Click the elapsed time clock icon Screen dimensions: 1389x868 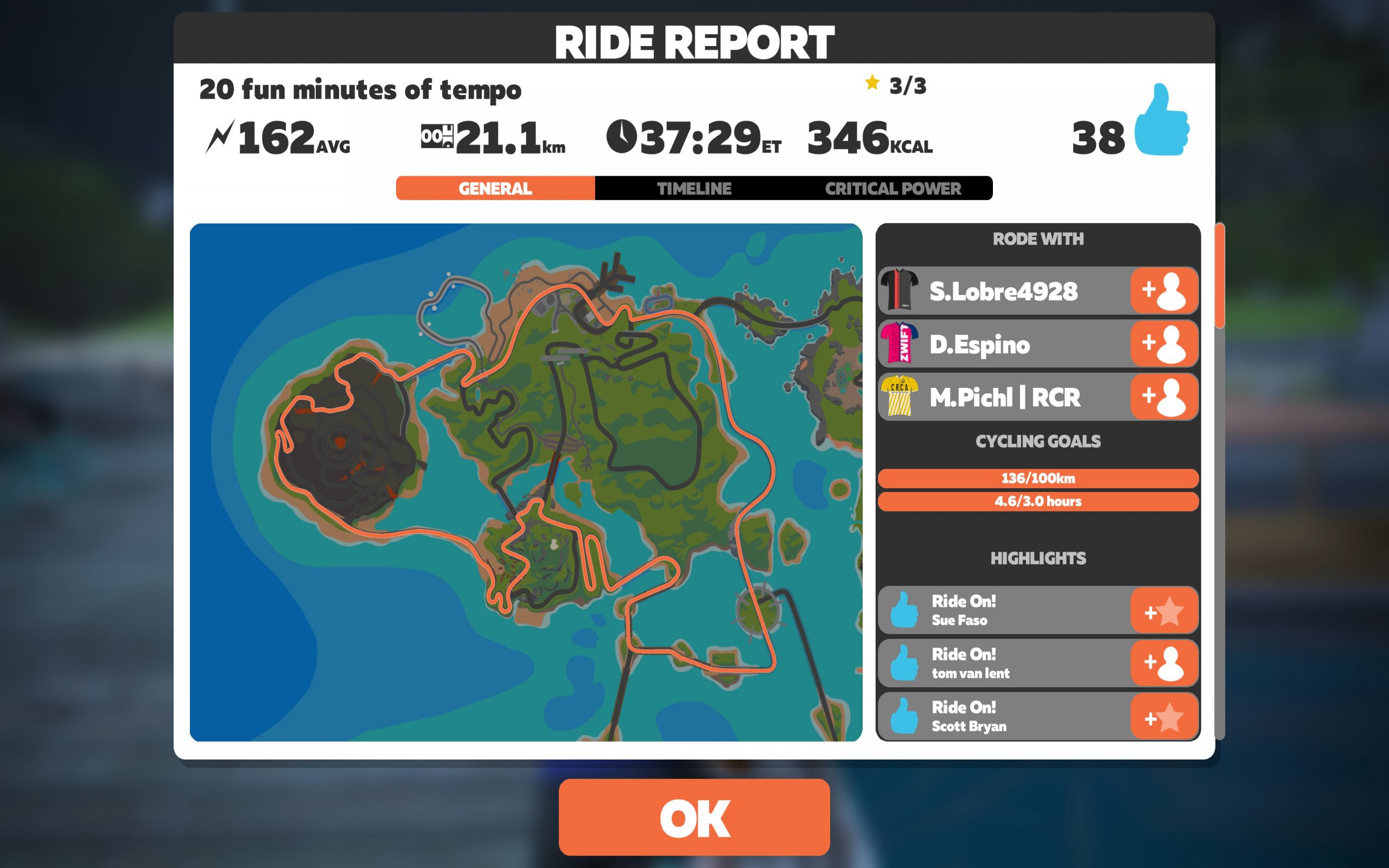[x=622, y=138]
